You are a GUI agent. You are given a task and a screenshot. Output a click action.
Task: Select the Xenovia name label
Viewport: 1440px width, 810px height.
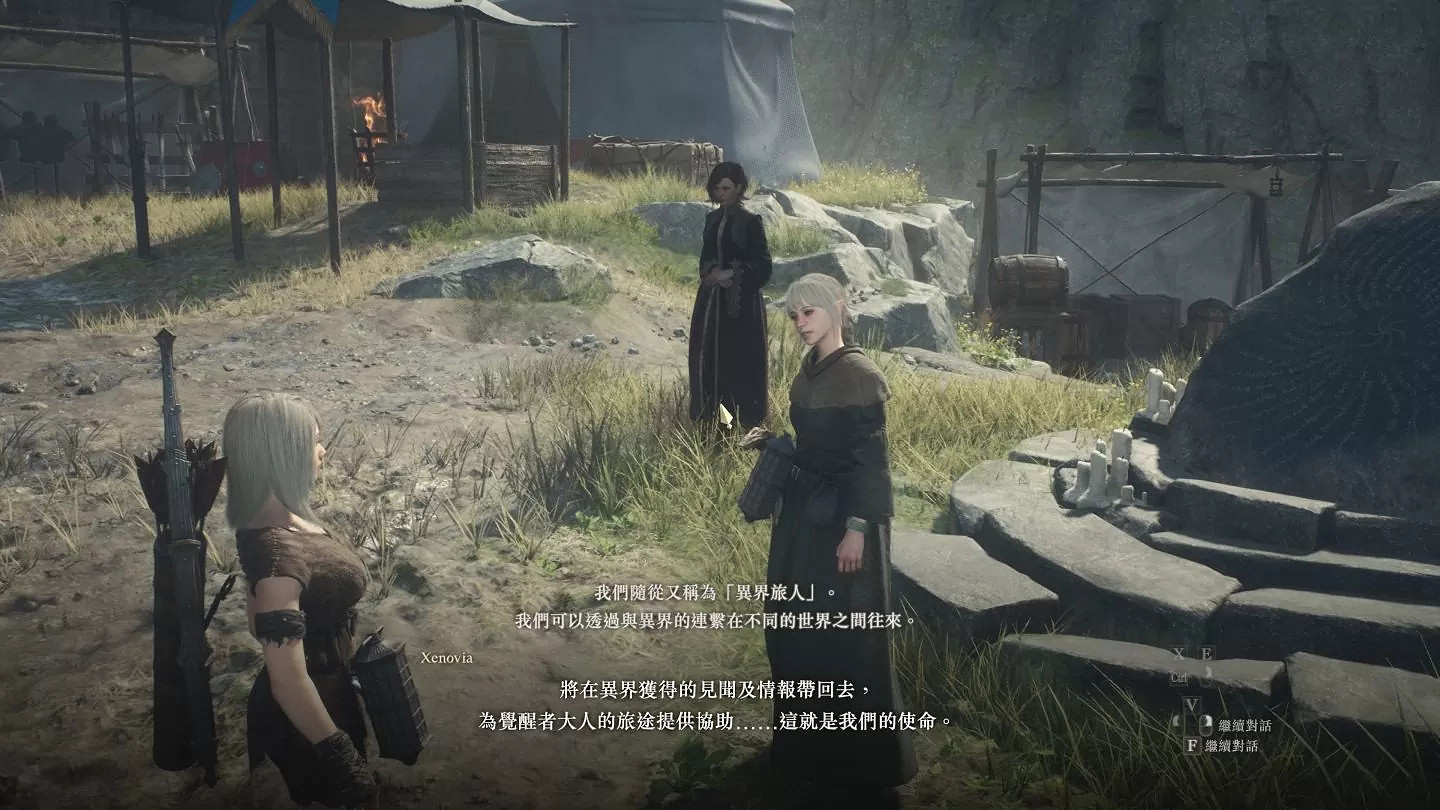click(448, 659)
